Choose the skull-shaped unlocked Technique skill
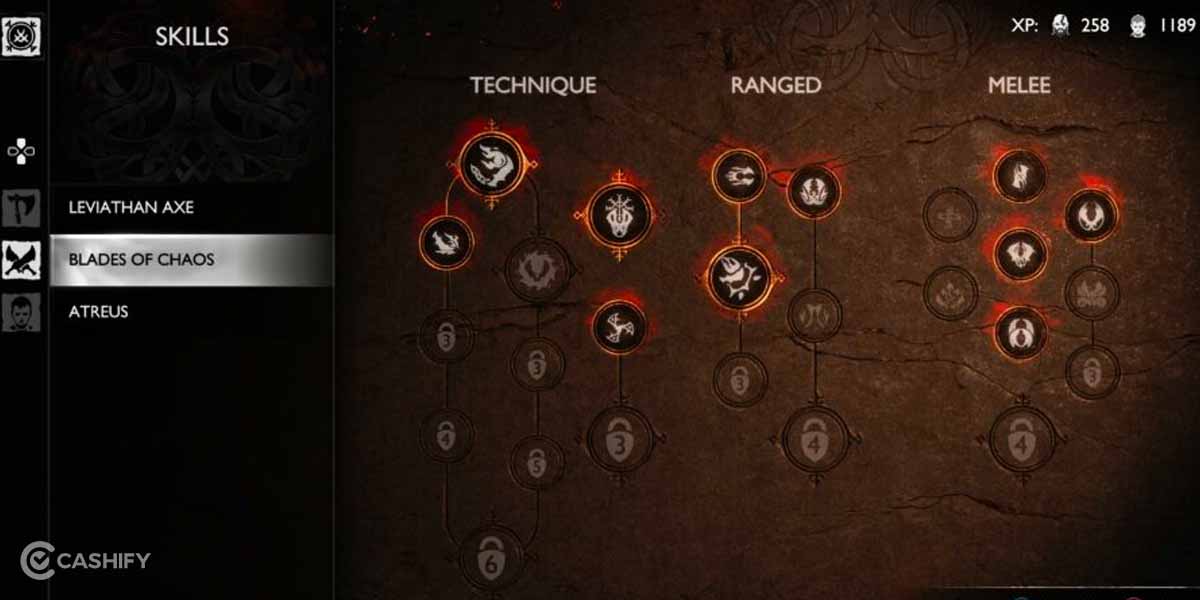 tap(620, 214)
